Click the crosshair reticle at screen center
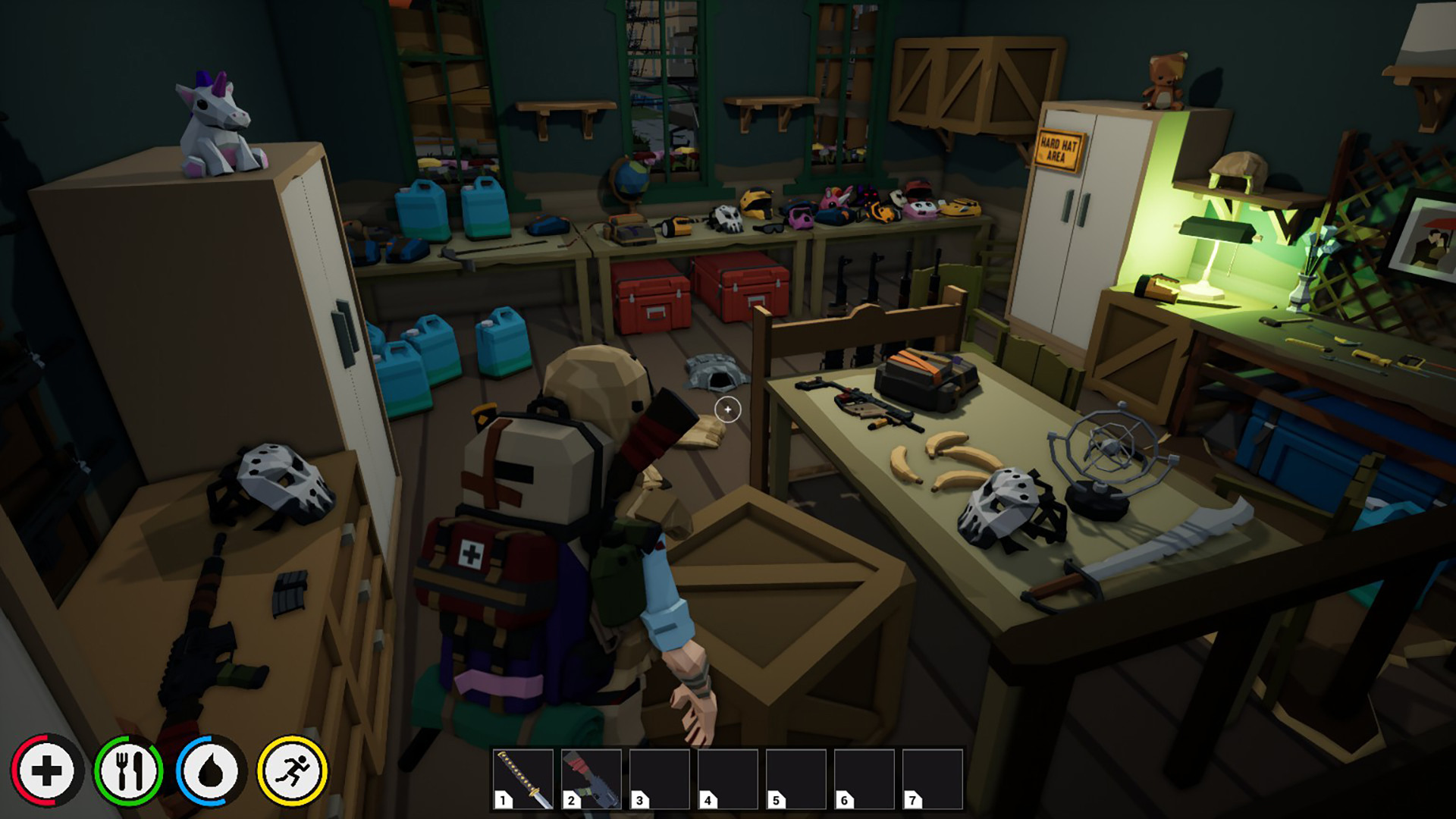The image size is (1456, 819). point(727,409)
